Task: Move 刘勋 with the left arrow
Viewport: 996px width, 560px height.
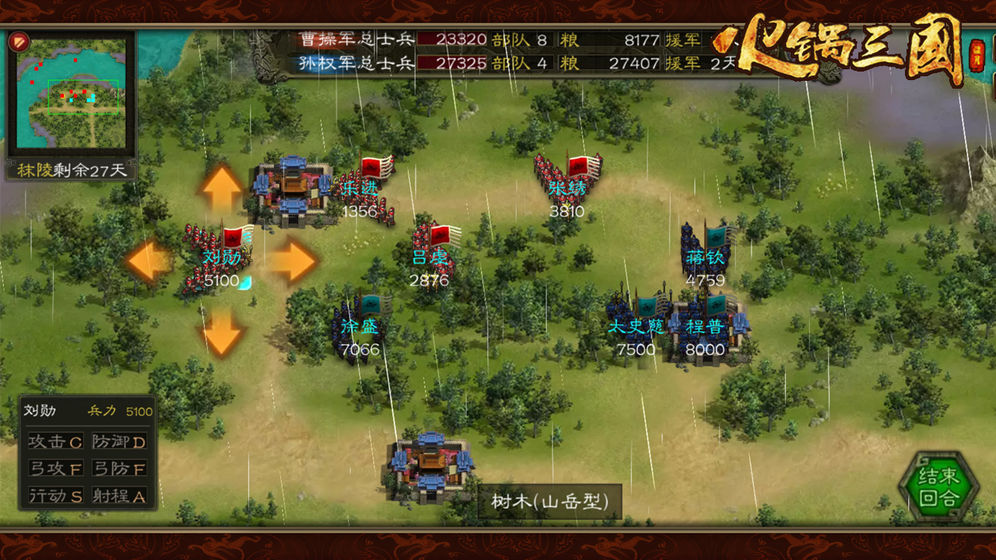Action: coord(150,261)
